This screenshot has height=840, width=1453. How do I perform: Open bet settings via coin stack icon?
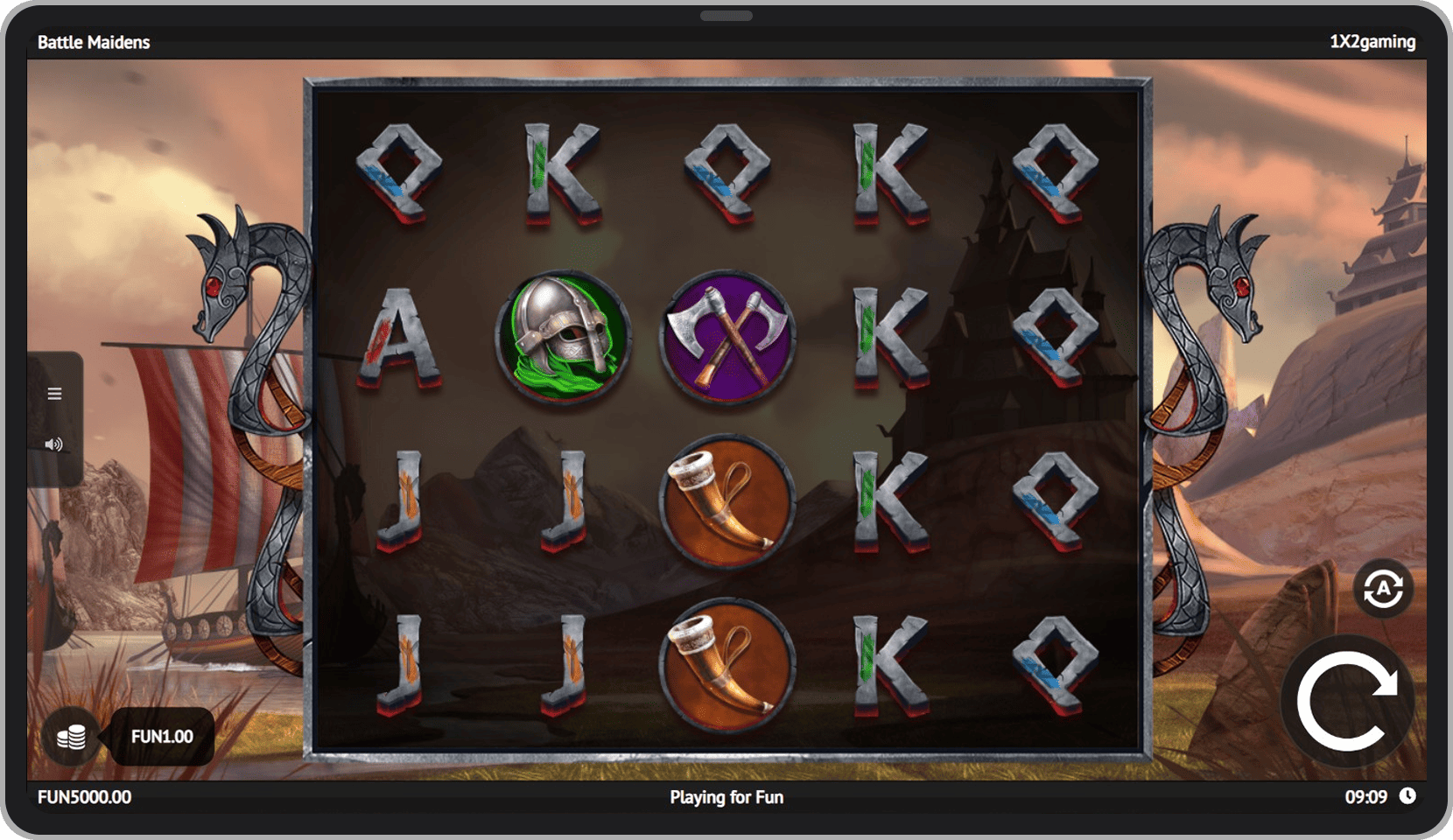pyautogui.click(x=72, y=737)
